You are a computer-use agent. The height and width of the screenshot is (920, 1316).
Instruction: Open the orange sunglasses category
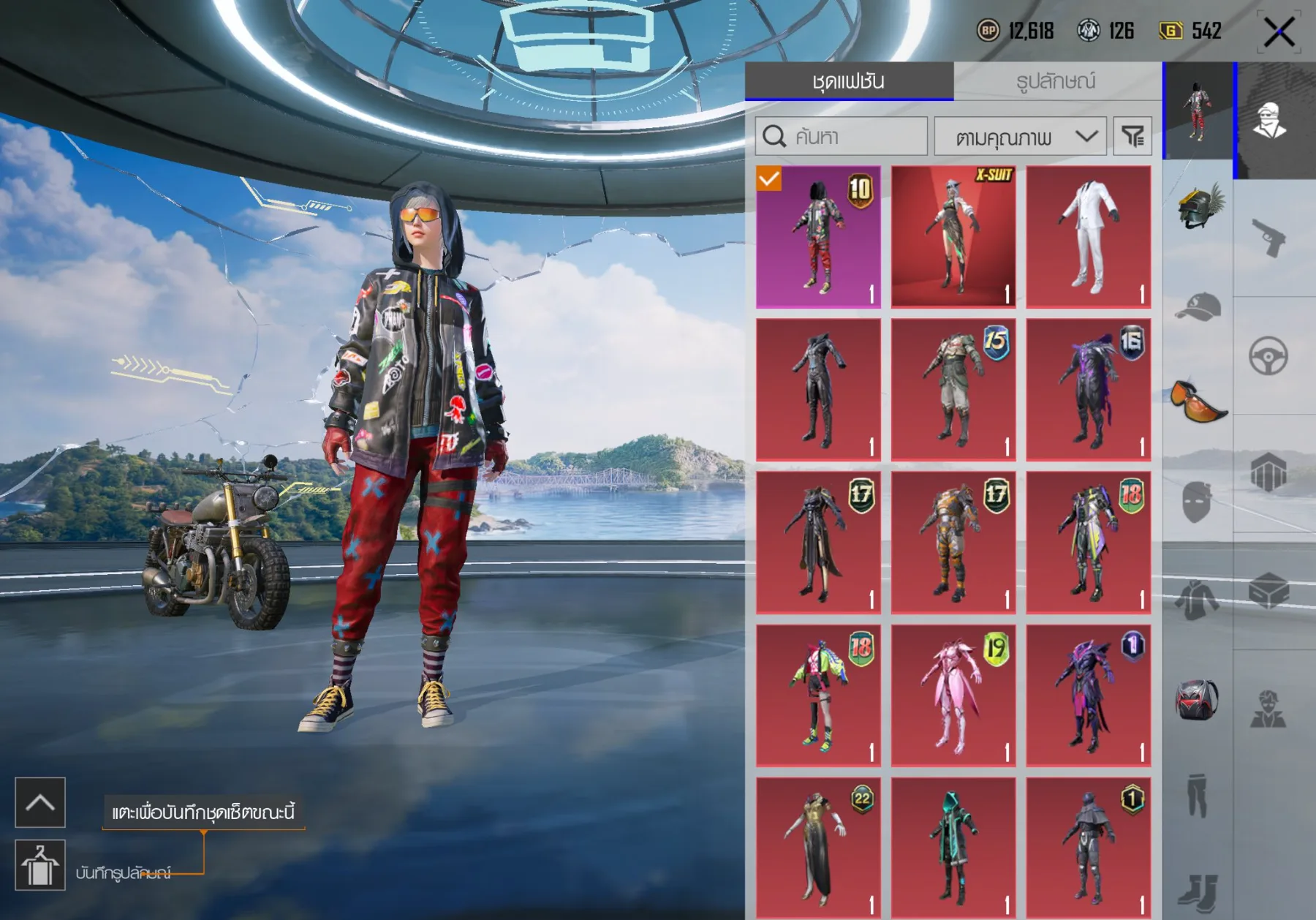click(x=1198, y=402)
